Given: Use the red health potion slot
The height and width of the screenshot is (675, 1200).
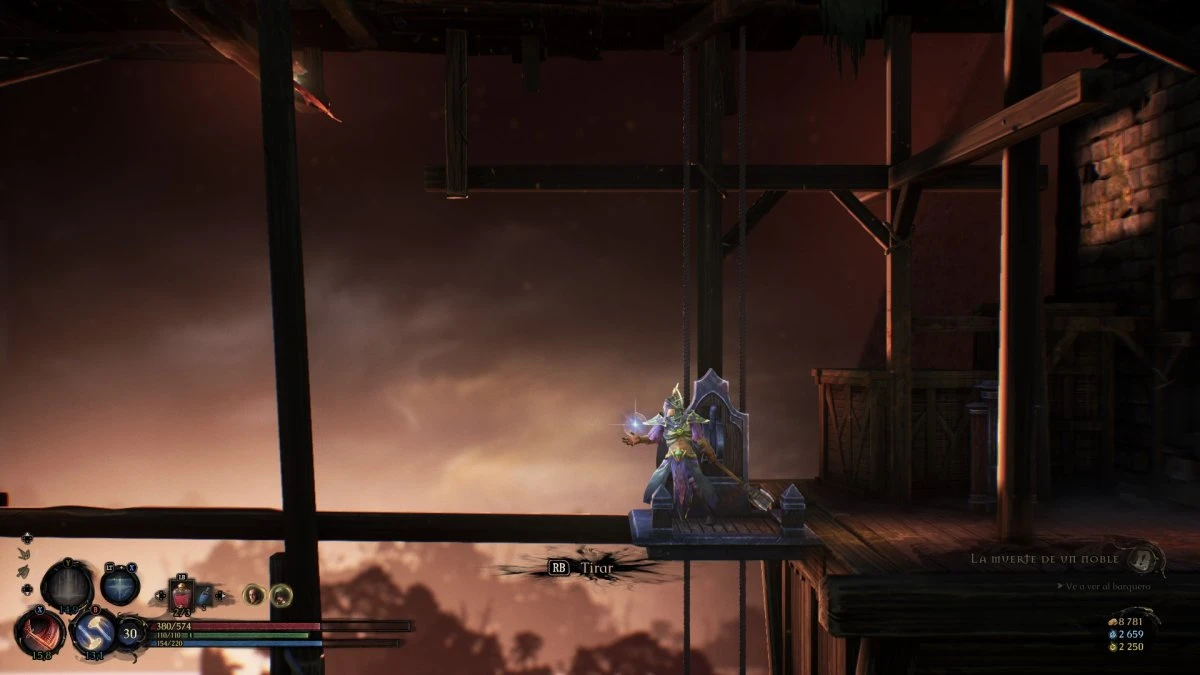Looking at the screenshot, I should click(183, 596).
